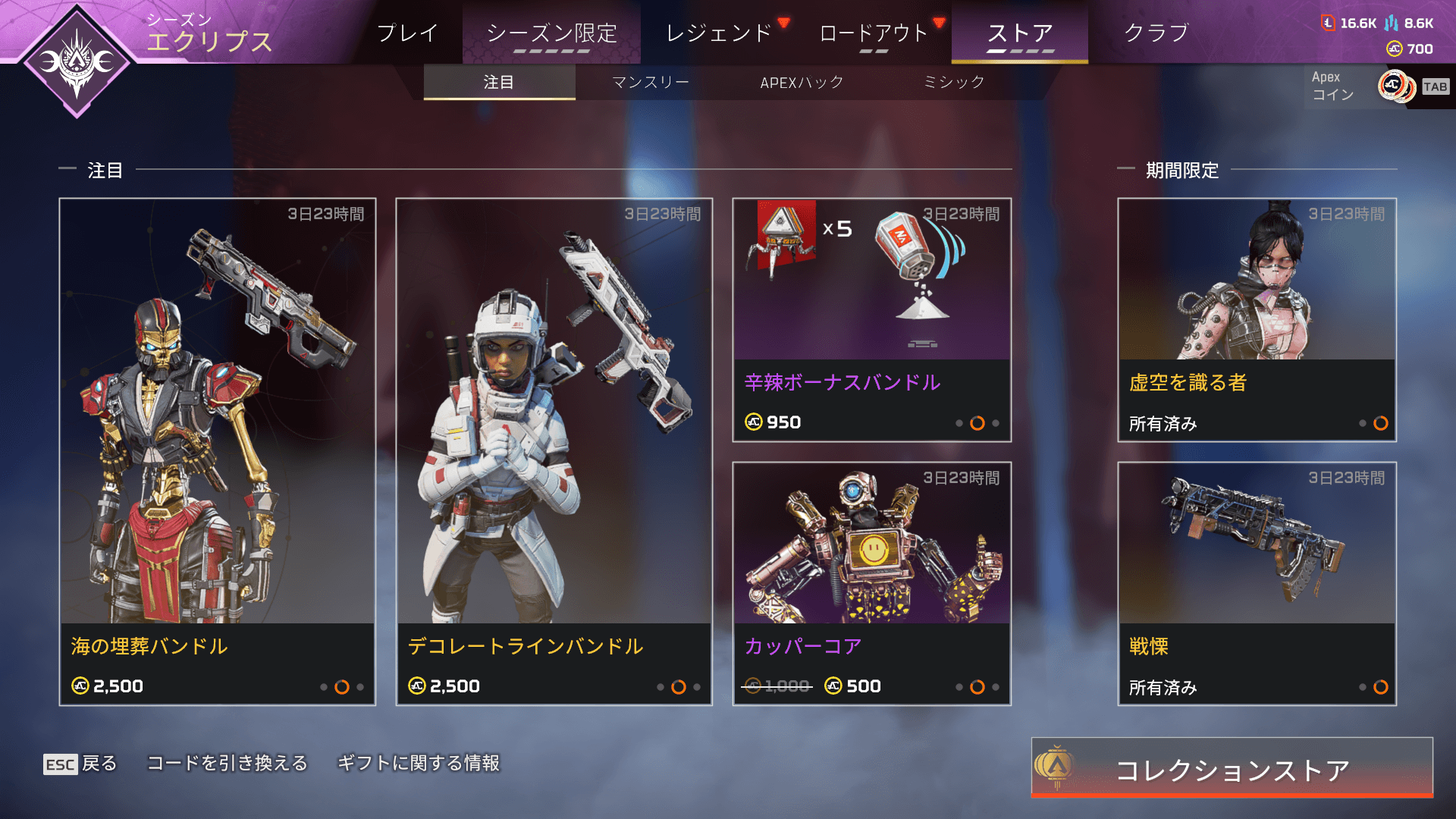Open the discounted カッパーコア skin offer
This screenshot has height=819, width=1456.
871,583
